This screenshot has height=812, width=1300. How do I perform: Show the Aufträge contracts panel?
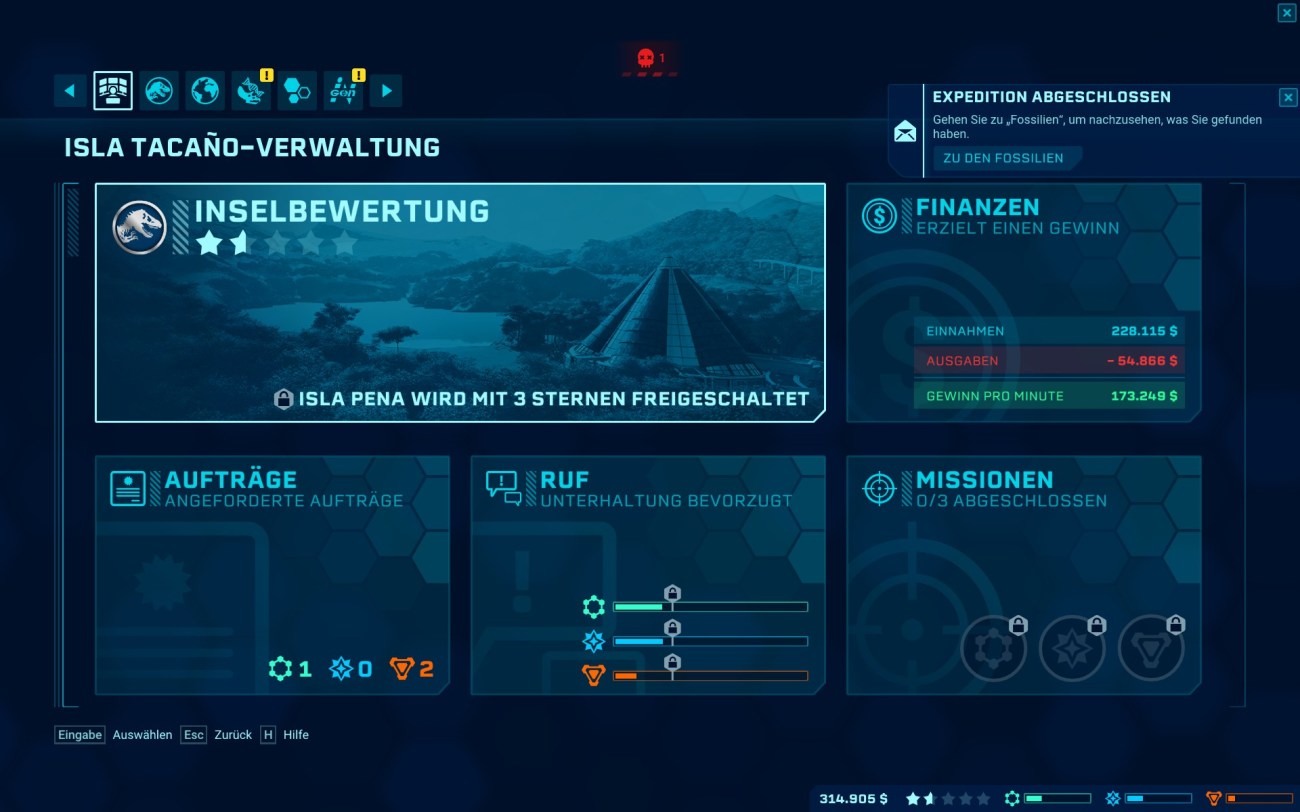(272, 574)
